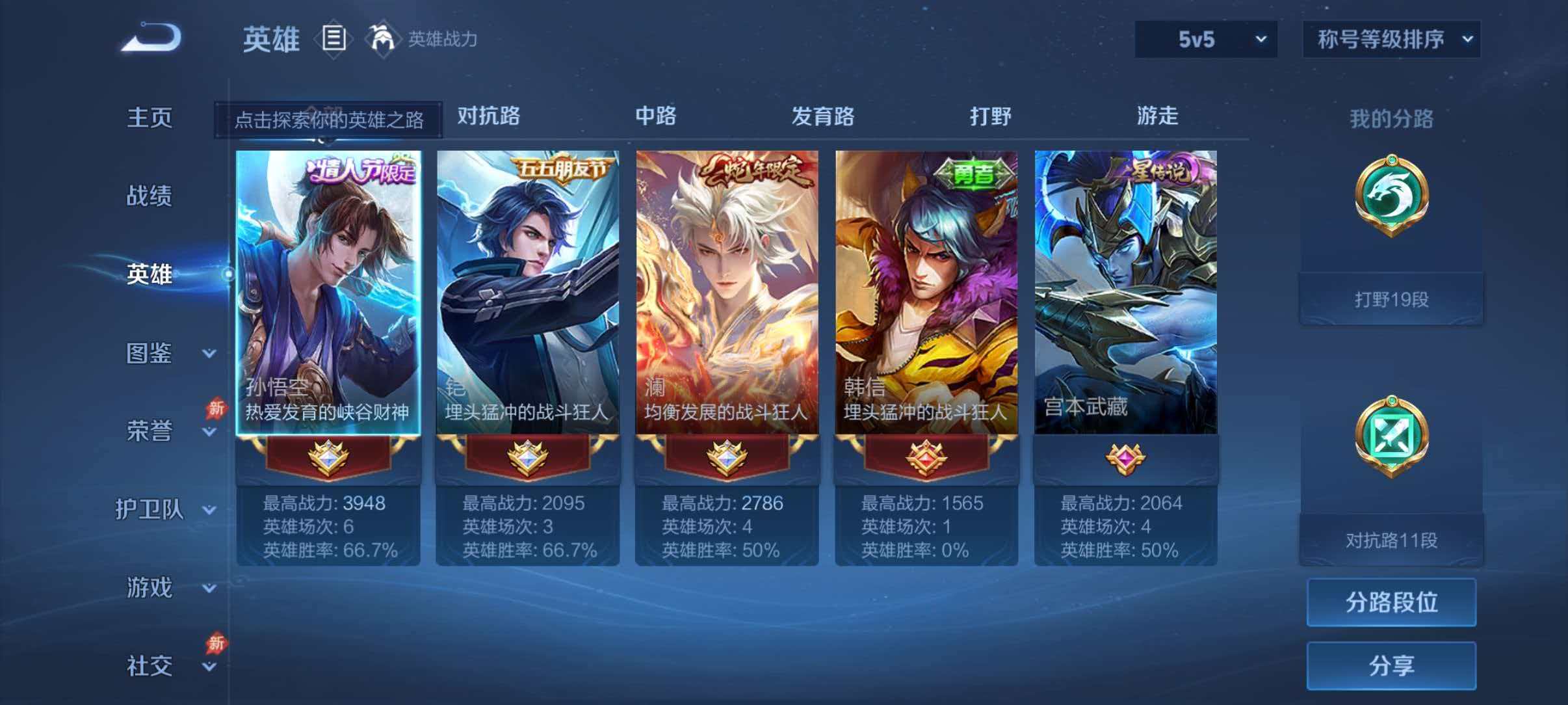1568x705 pixels.
Task: Click the 分路段位 button
Action: click(x=1391, y=603)
